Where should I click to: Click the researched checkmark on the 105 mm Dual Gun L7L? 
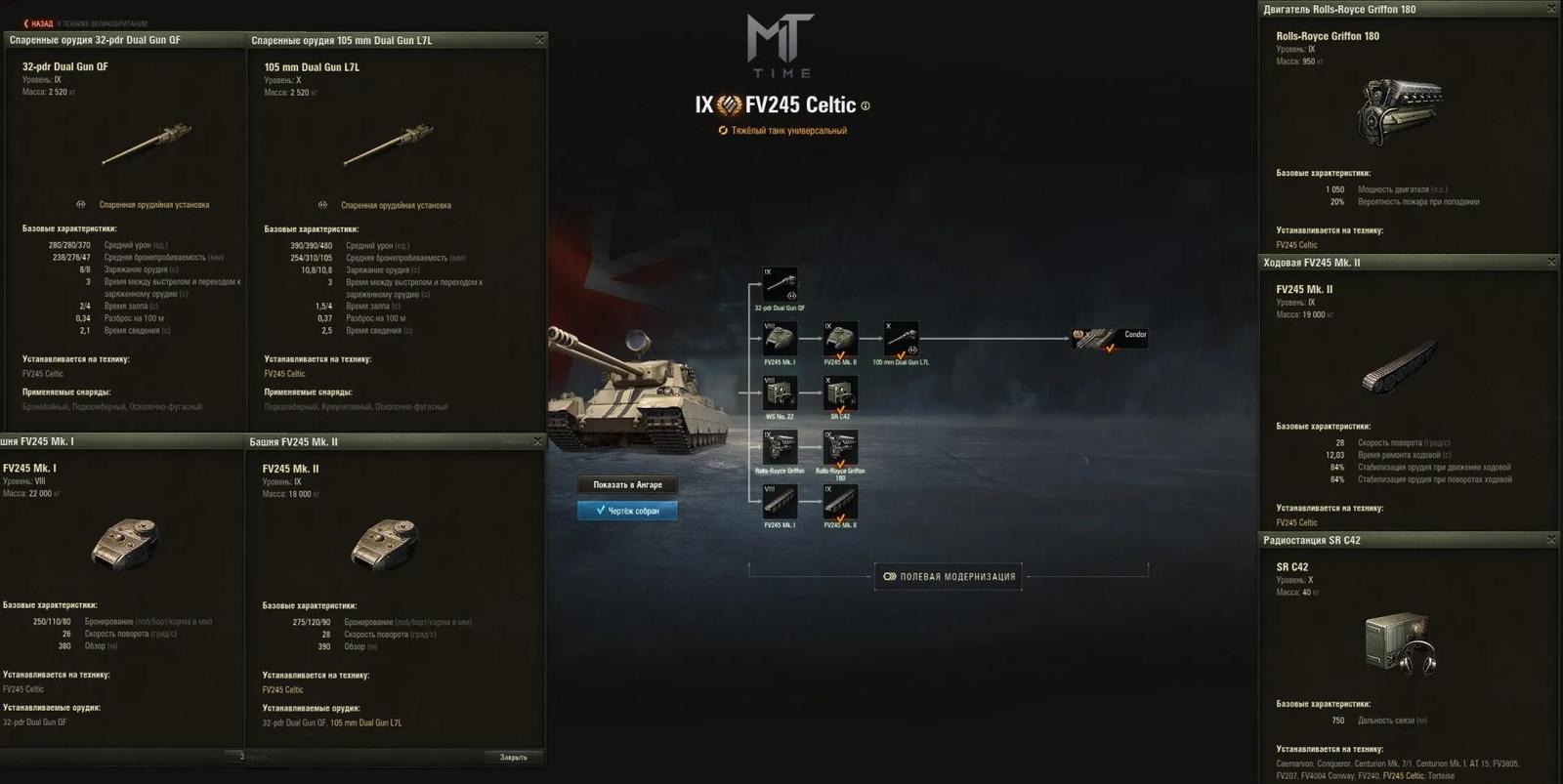(899, 354)
